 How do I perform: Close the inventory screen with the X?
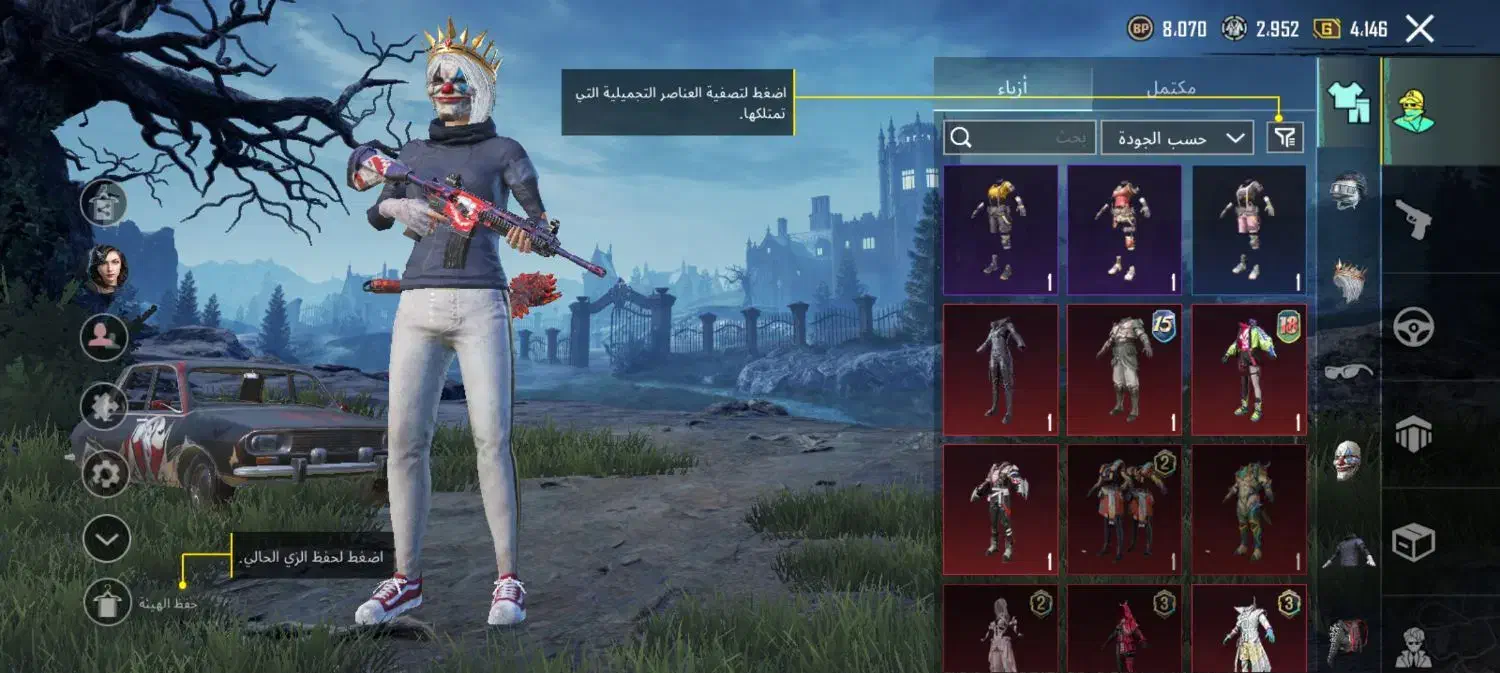tap(1420, 29)
